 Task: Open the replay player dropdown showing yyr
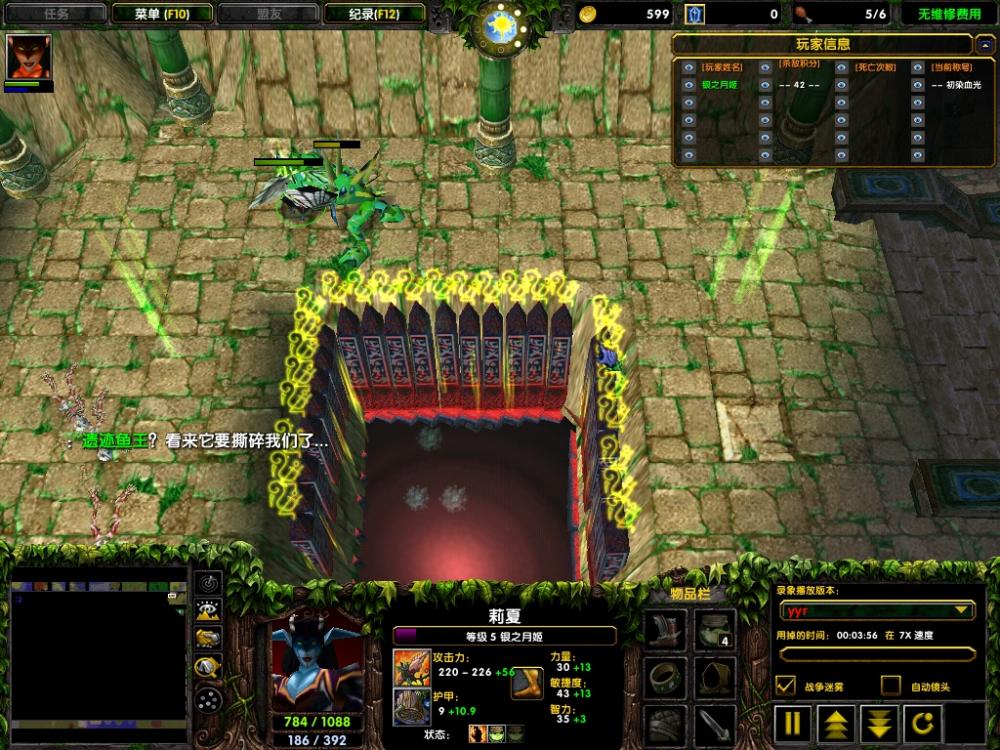pos(879,610)
